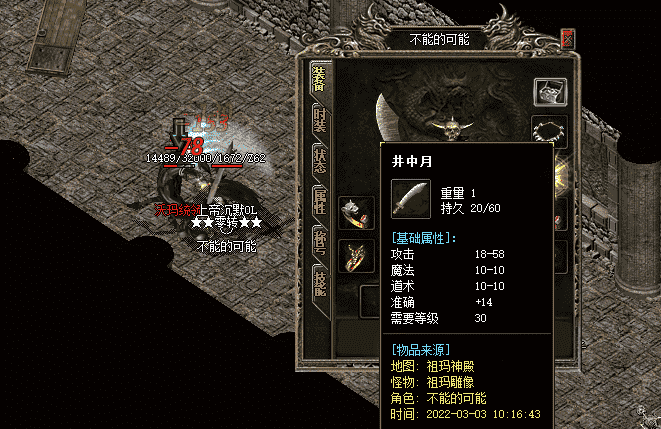This screenshot has height=429, width=661.
Task: Click the necklace equipment slot
Action: pos(550,132)
